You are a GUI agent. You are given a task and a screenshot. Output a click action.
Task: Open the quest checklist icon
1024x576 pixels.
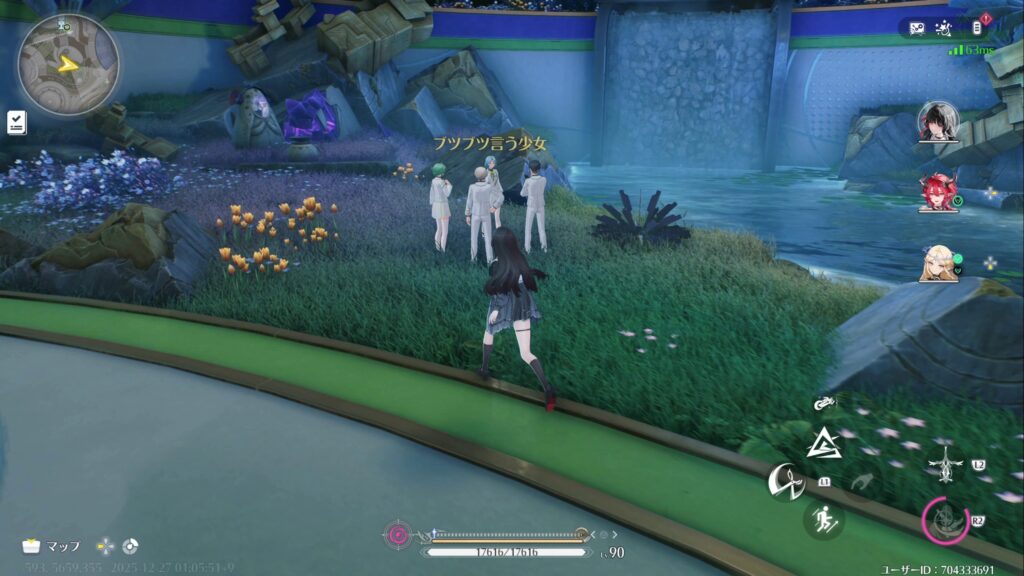(x=16, y=121)
